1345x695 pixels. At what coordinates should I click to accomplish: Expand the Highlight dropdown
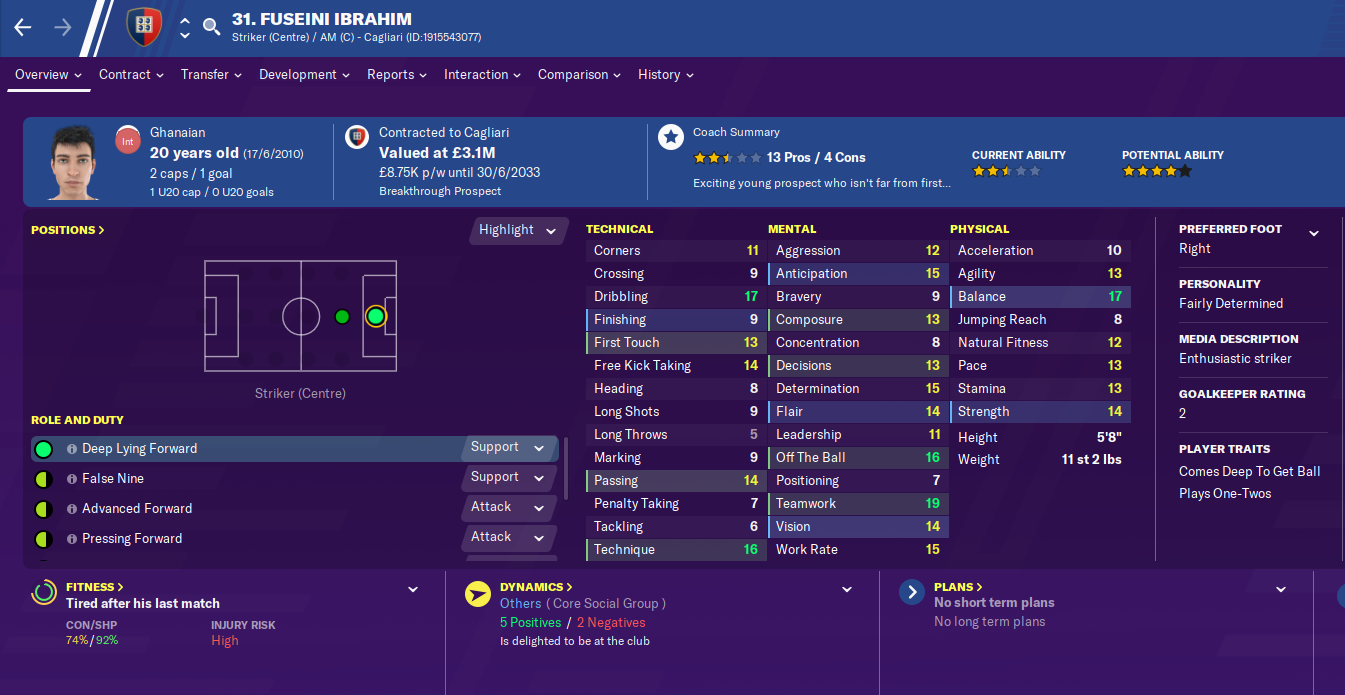(x=518, y=230)
